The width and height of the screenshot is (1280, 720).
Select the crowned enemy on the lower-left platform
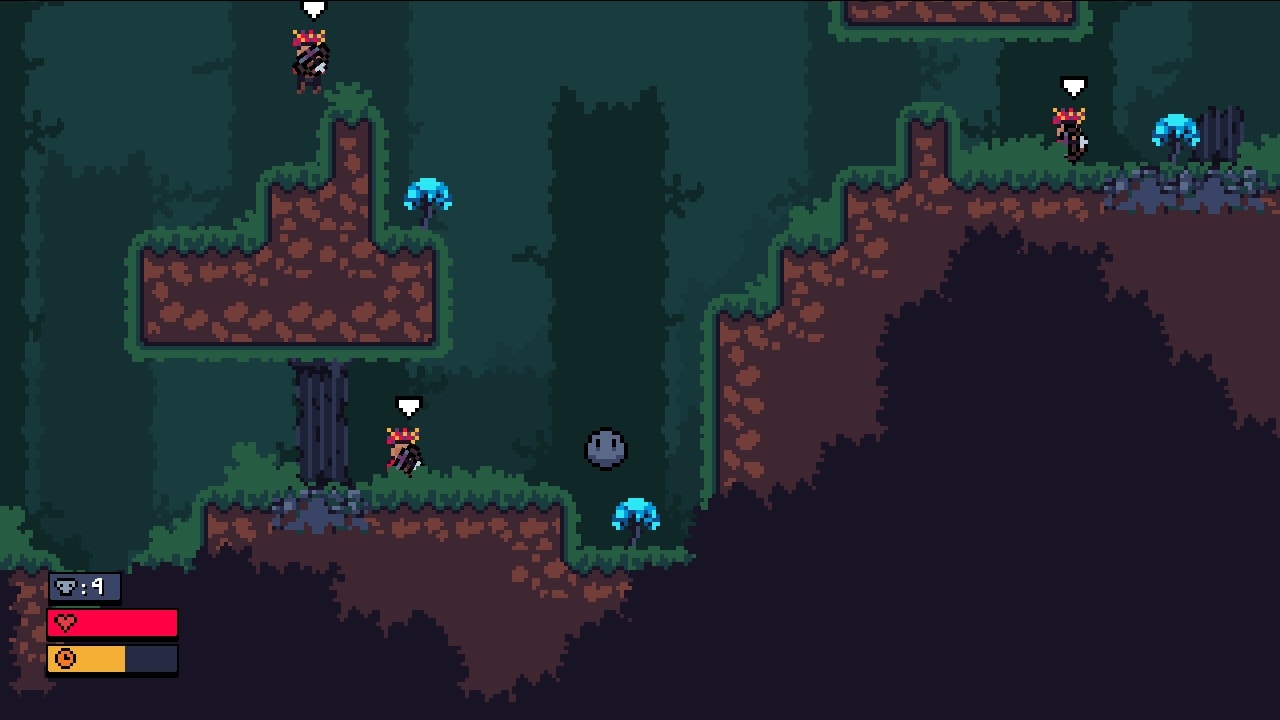pyautogui.click(x=402, y=452)
